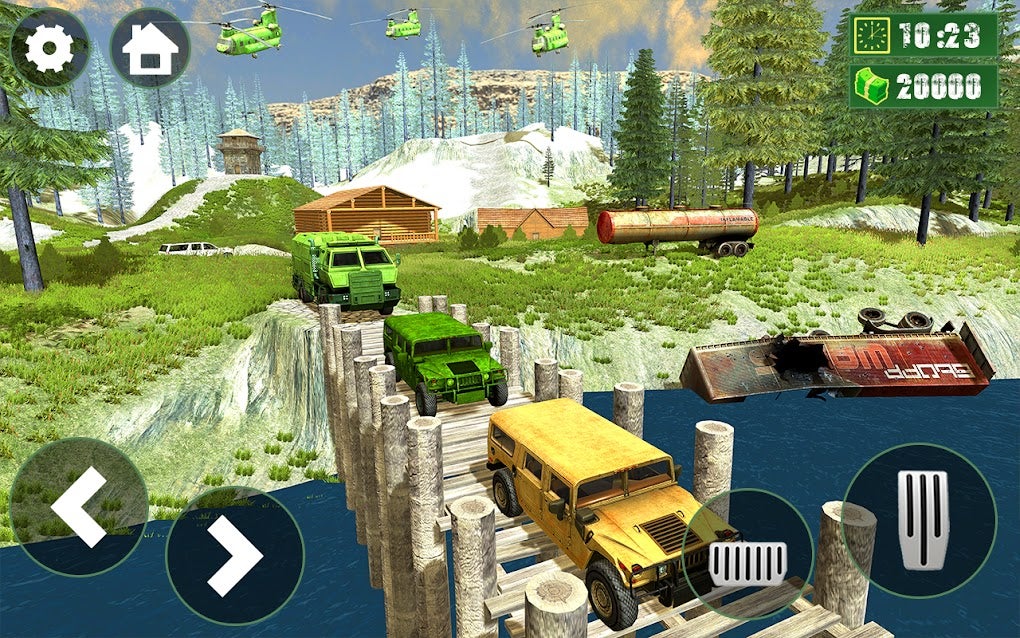Steer left with the left arrow
Screen dimensions: 1020x638
[x=78, y=506]
